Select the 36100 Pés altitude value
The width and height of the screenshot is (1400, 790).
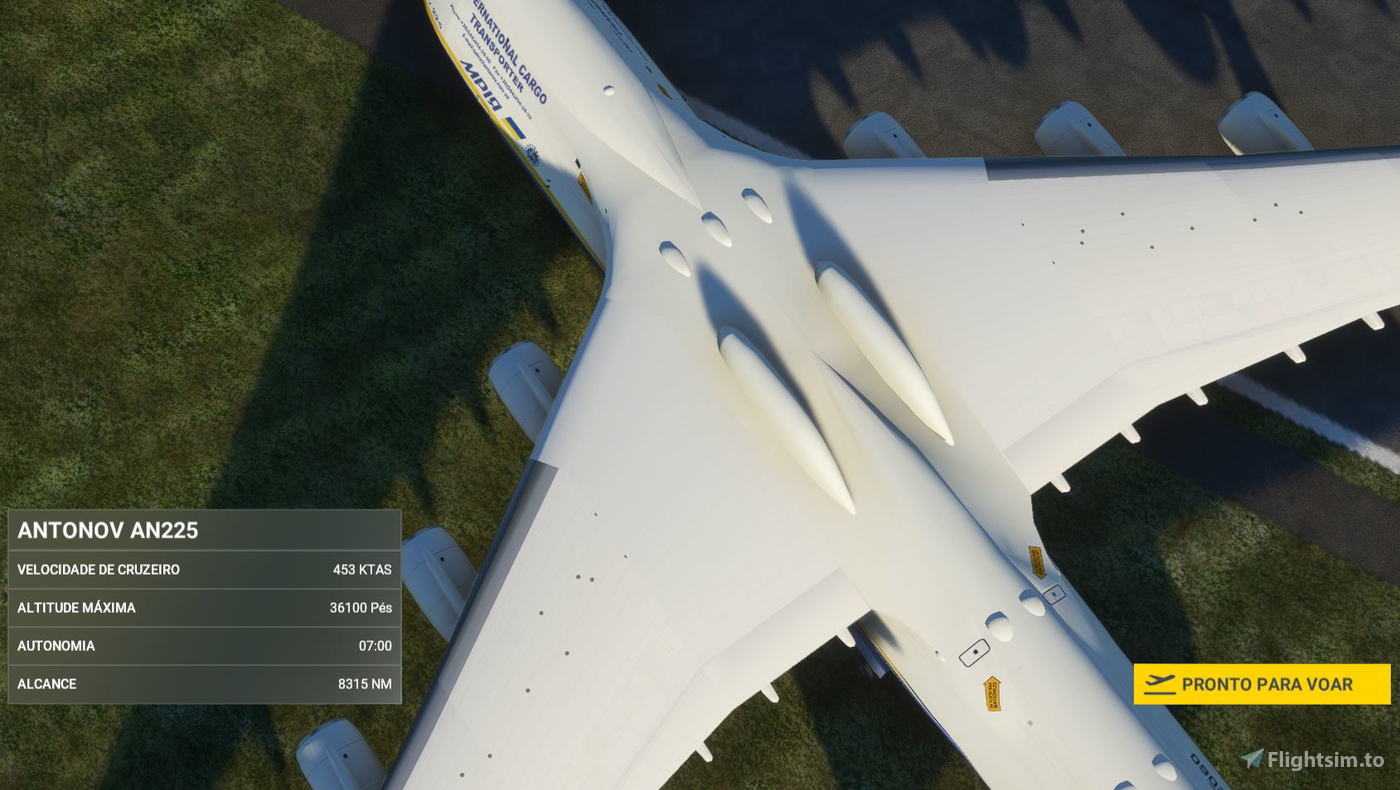coord(359,607)
